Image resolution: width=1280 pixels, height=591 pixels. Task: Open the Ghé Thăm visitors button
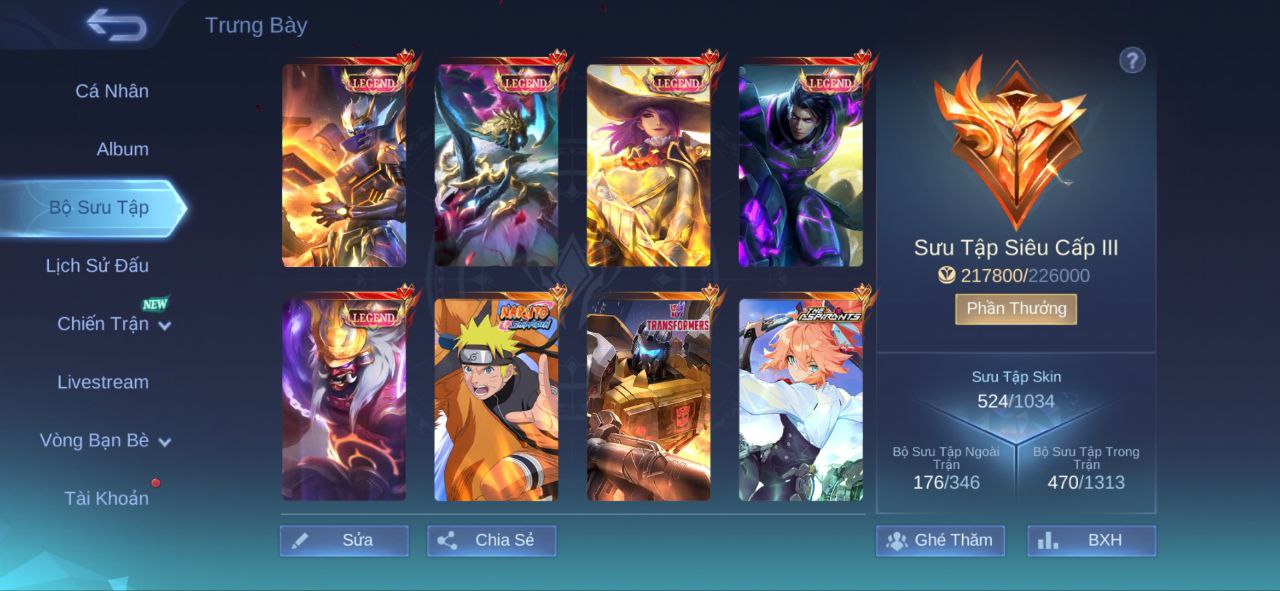[940, 540]
